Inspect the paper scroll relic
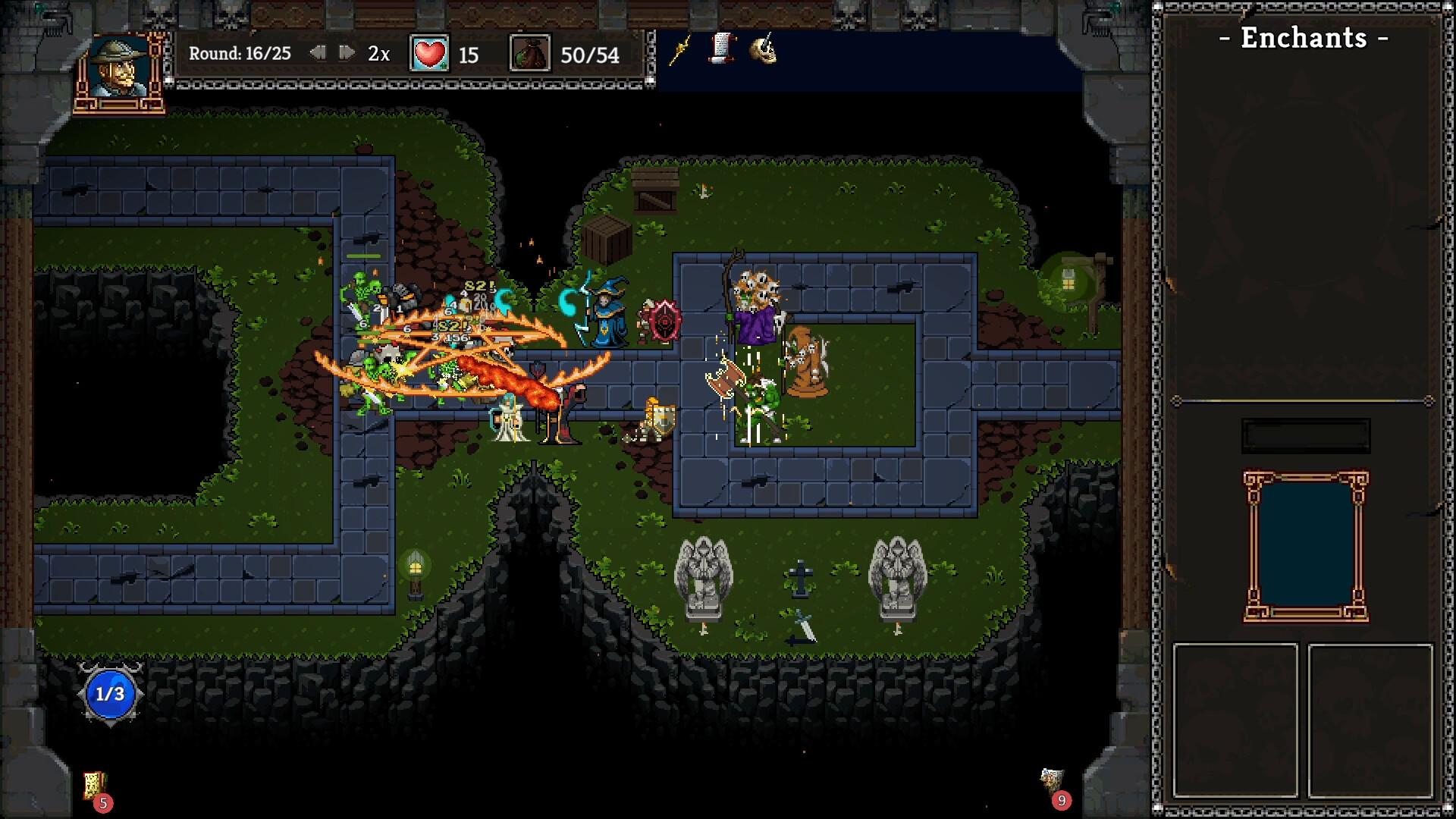1456x819 pixels. point(722,49)
